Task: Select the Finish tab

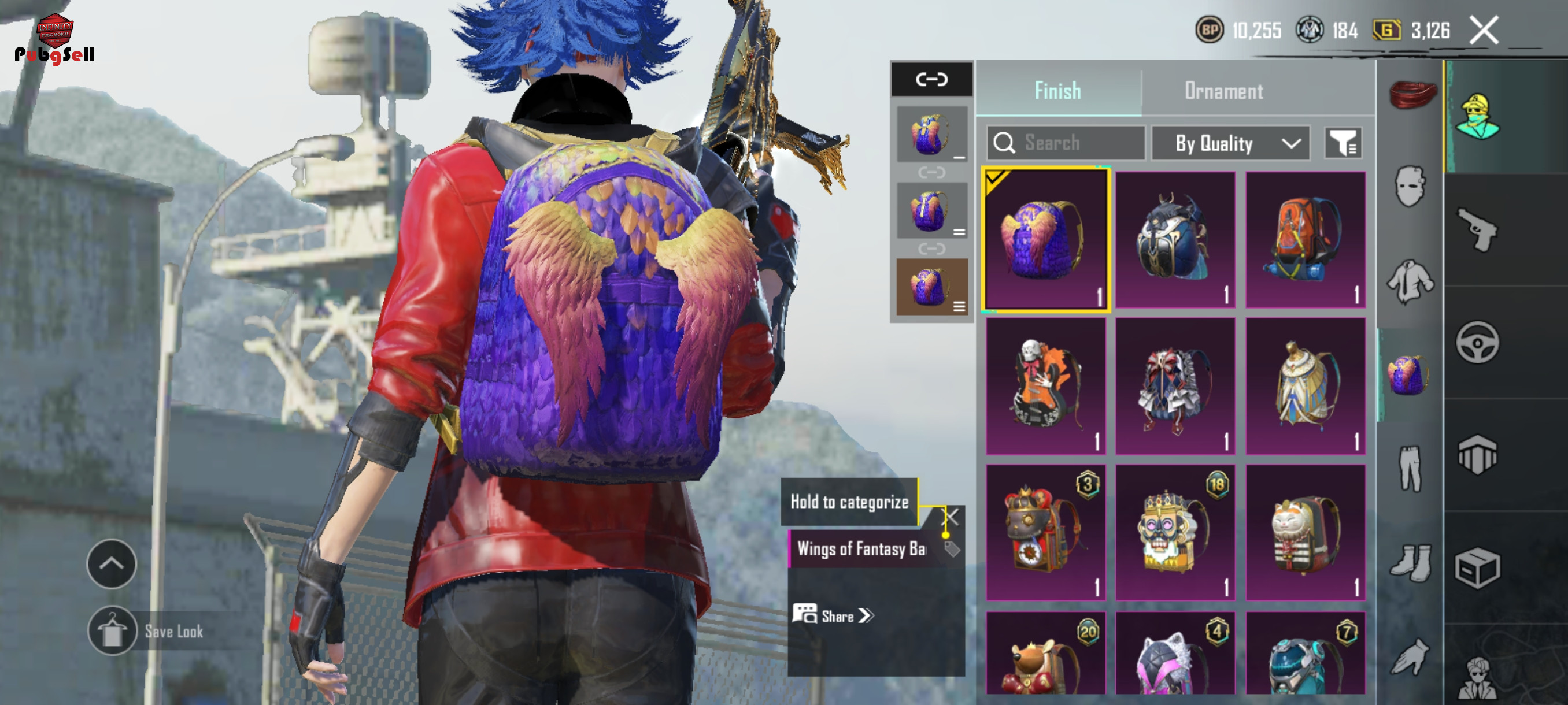Action: point(1057,91)
